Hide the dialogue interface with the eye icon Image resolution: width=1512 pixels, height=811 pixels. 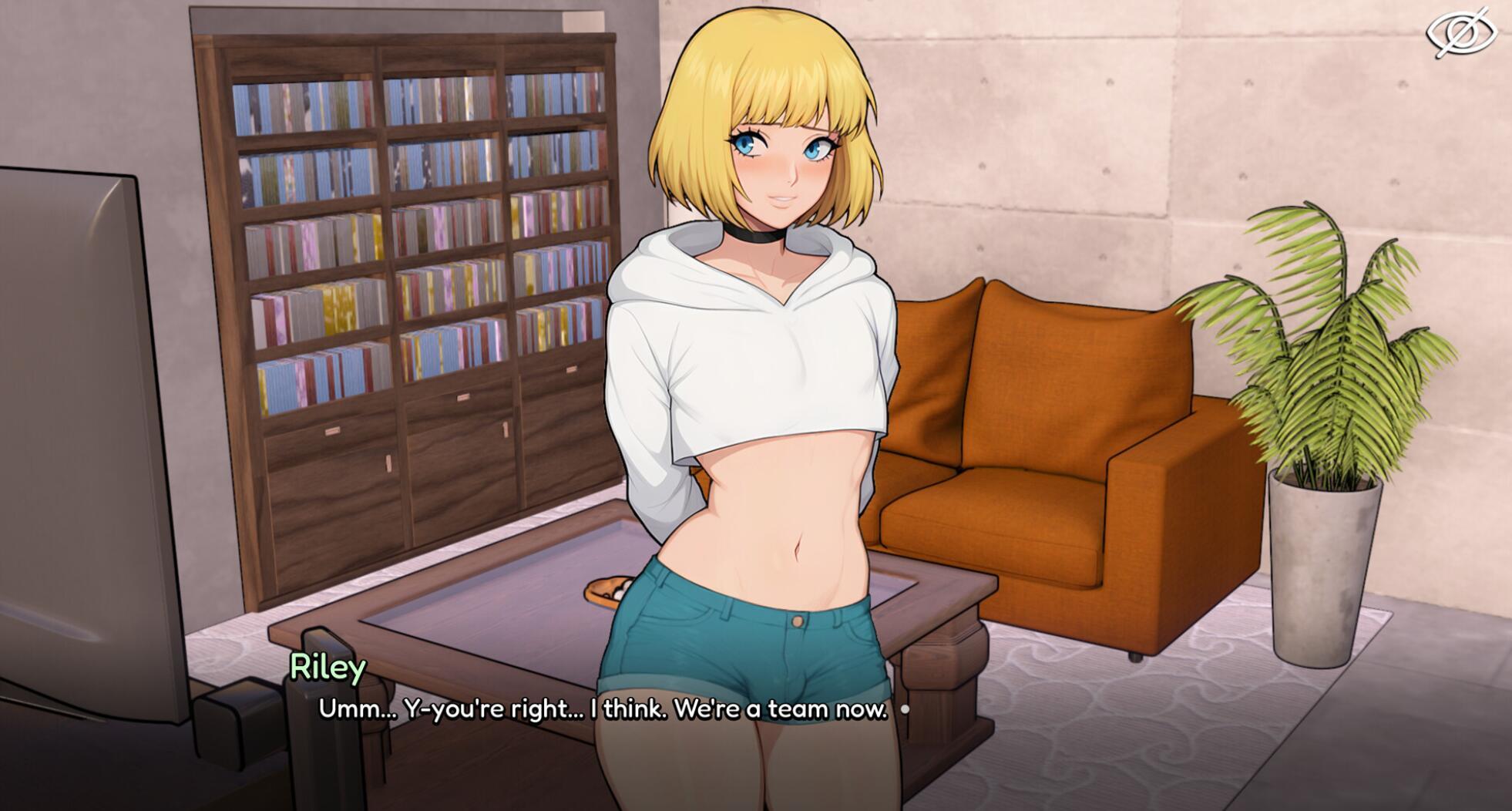pos(1461,33)
